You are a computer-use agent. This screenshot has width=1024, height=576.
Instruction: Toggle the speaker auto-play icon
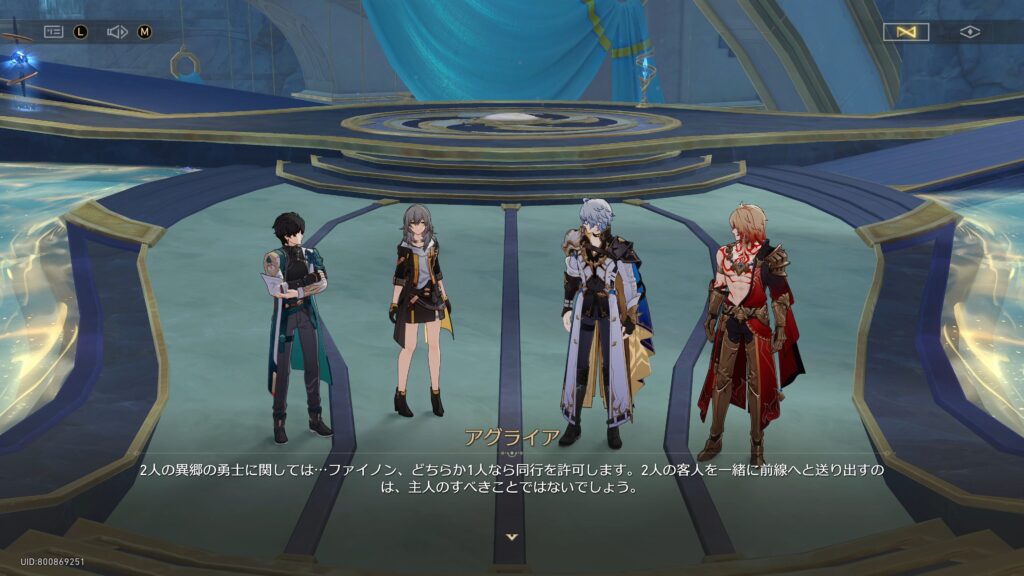pos(117,32)
